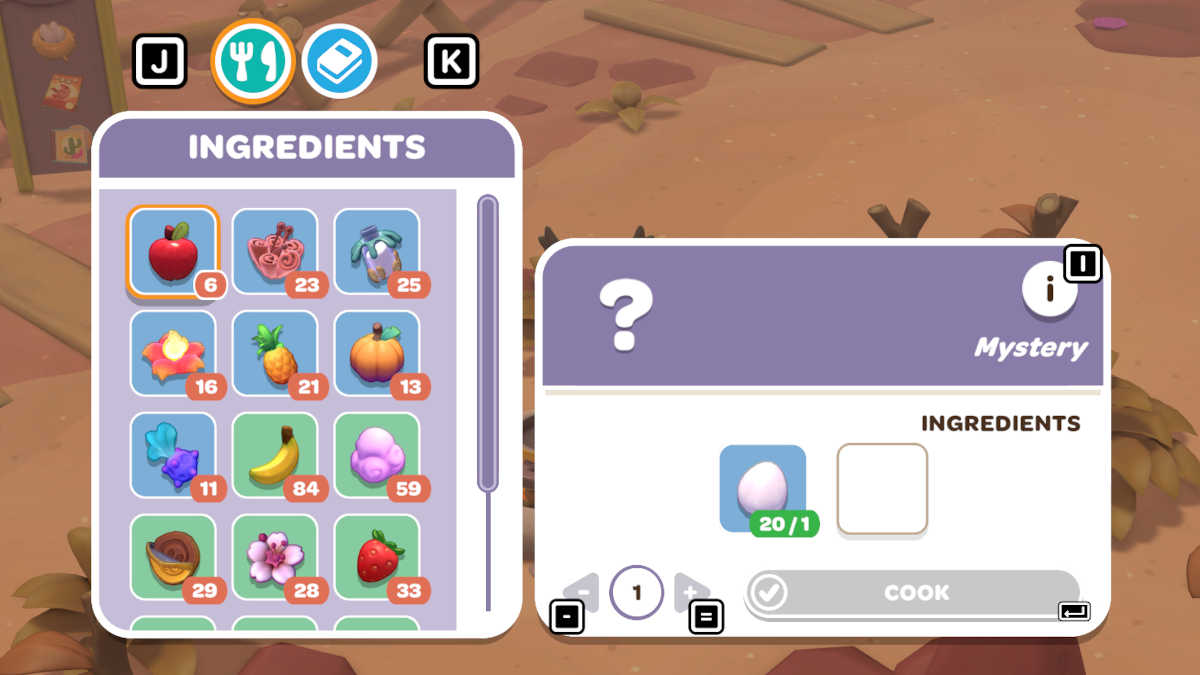Select the pineapple ingredient

click(x=275, y=354)
